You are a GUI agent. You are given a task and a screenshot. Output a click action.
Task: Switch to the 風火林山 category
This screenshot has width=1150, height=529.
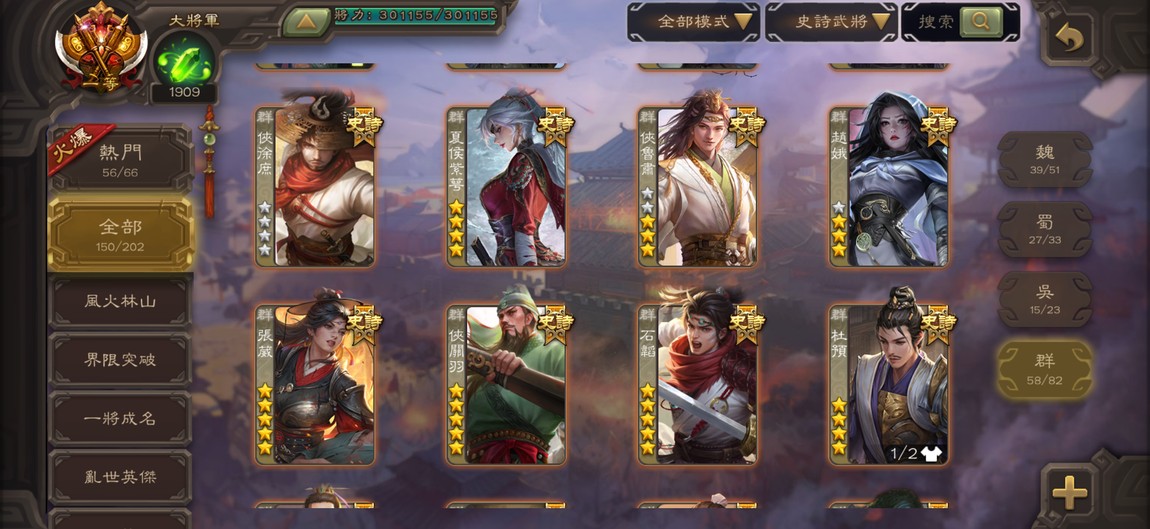point(120,301)
